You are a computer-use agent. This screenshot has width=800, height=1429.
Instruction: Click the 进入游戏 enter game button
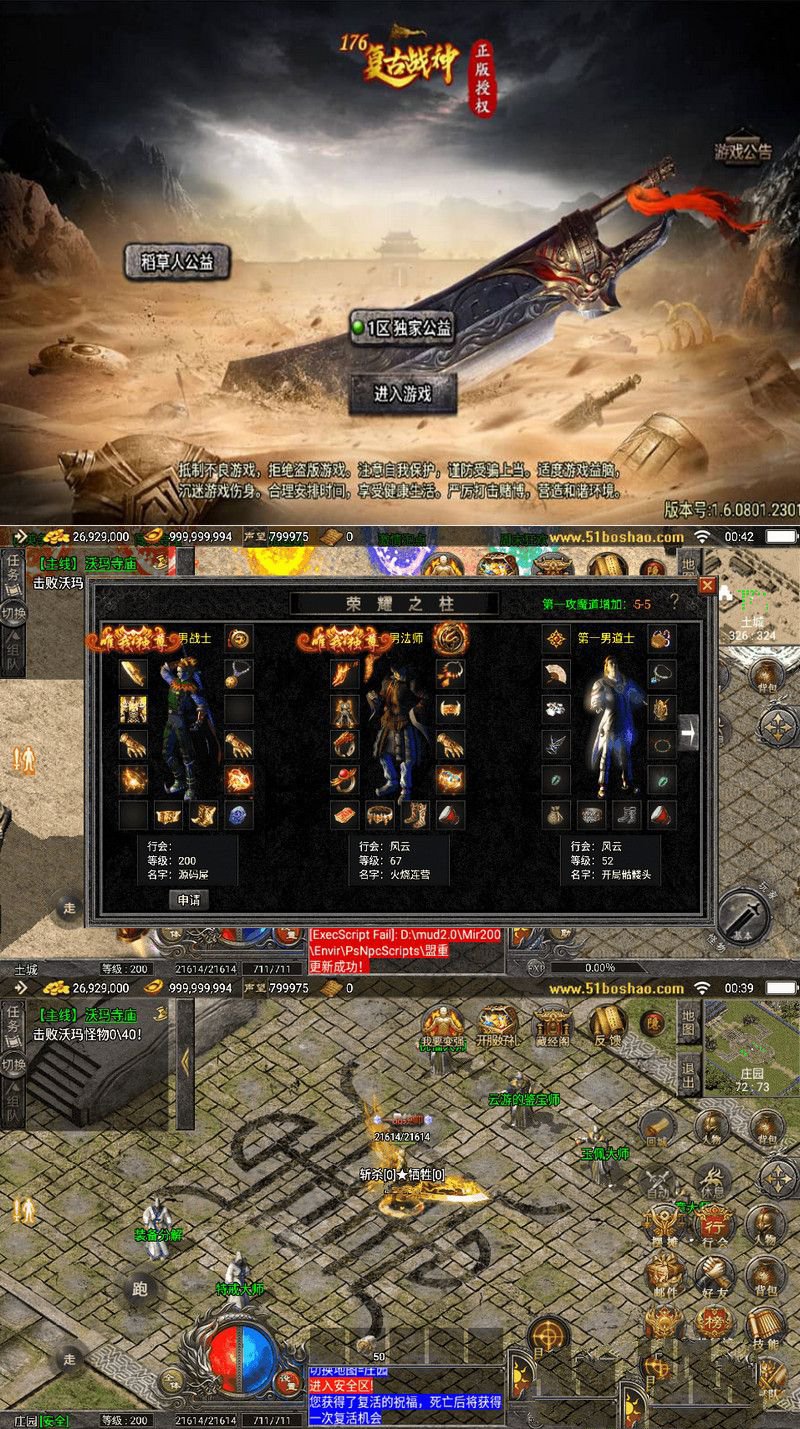(x=403, y=393)
